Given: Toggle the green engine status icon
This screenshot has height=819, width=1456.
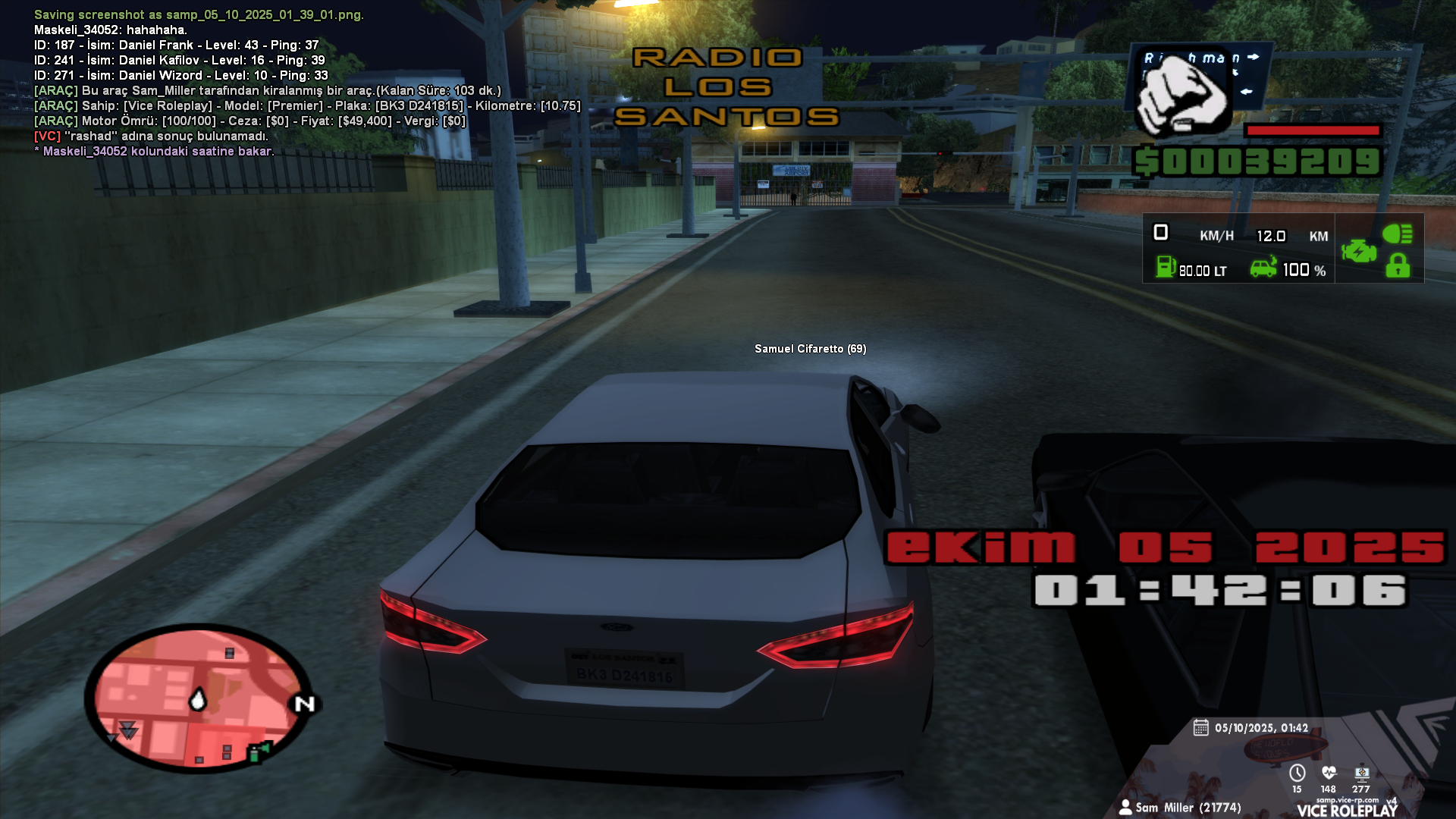Looking at the screenshot, I should pyautogui.click(x=1358, y=250).
